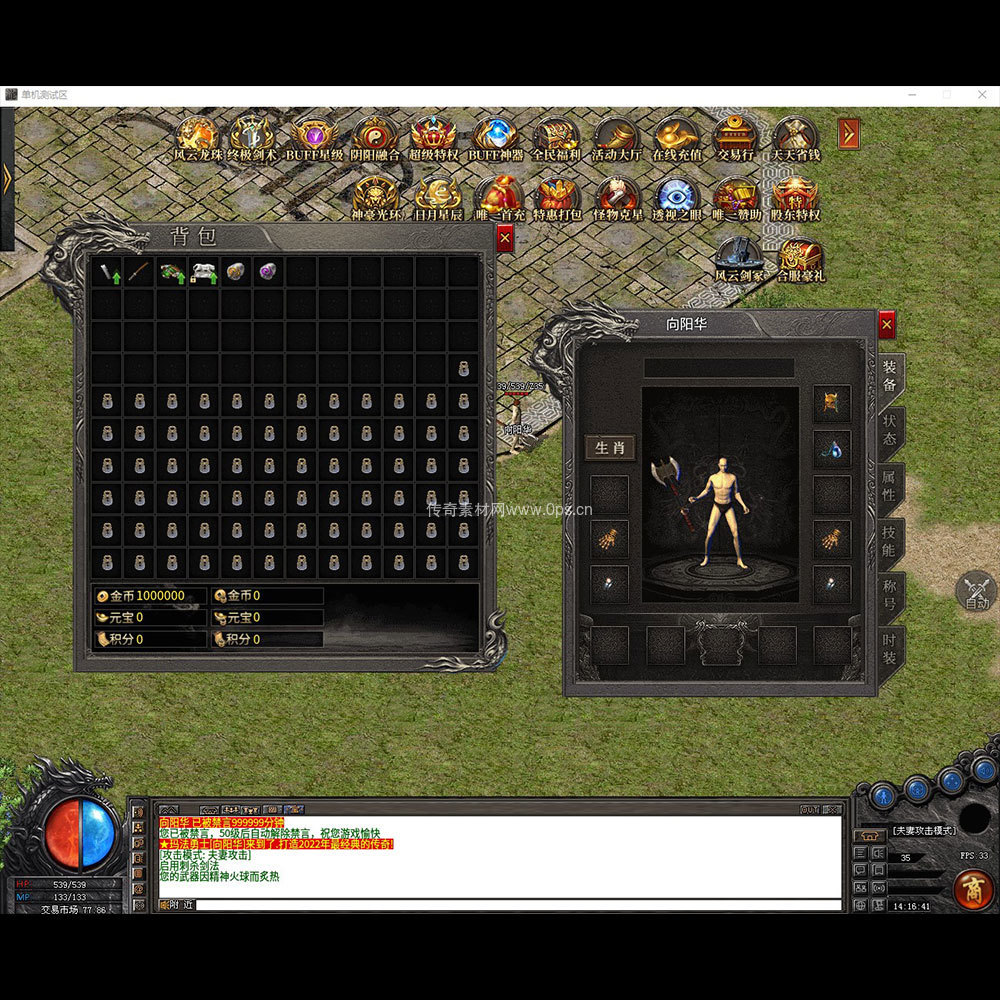Toggle the 自动 auto-battle button
This screenshot has width=1000, height=1000.
[x=976, y=591]
